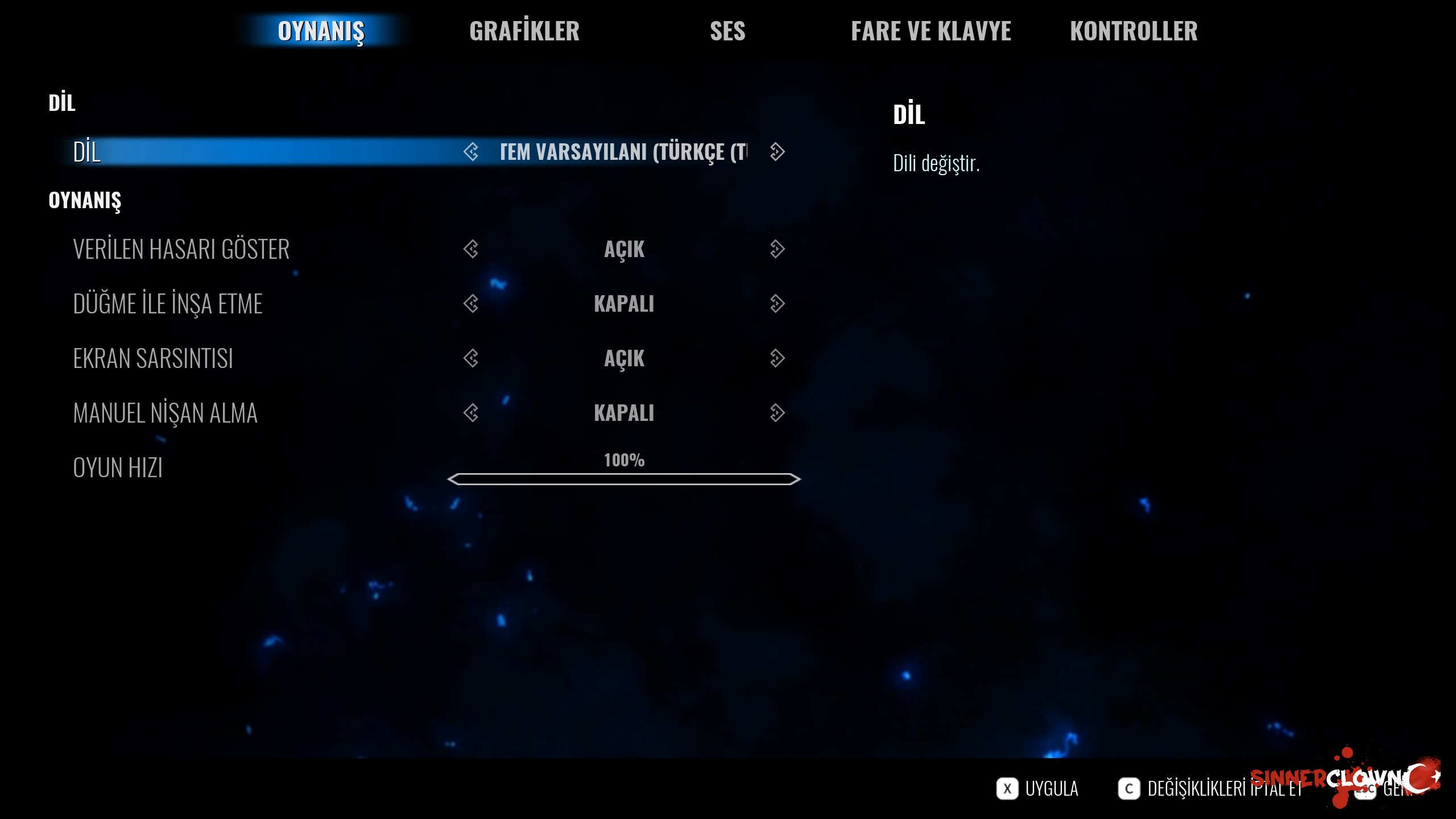Image resolution: width=1456 pixels, height=819 pixels.
Task: Click left arrow for Düğme İle İnşa Etme
Action: point(471,304)
